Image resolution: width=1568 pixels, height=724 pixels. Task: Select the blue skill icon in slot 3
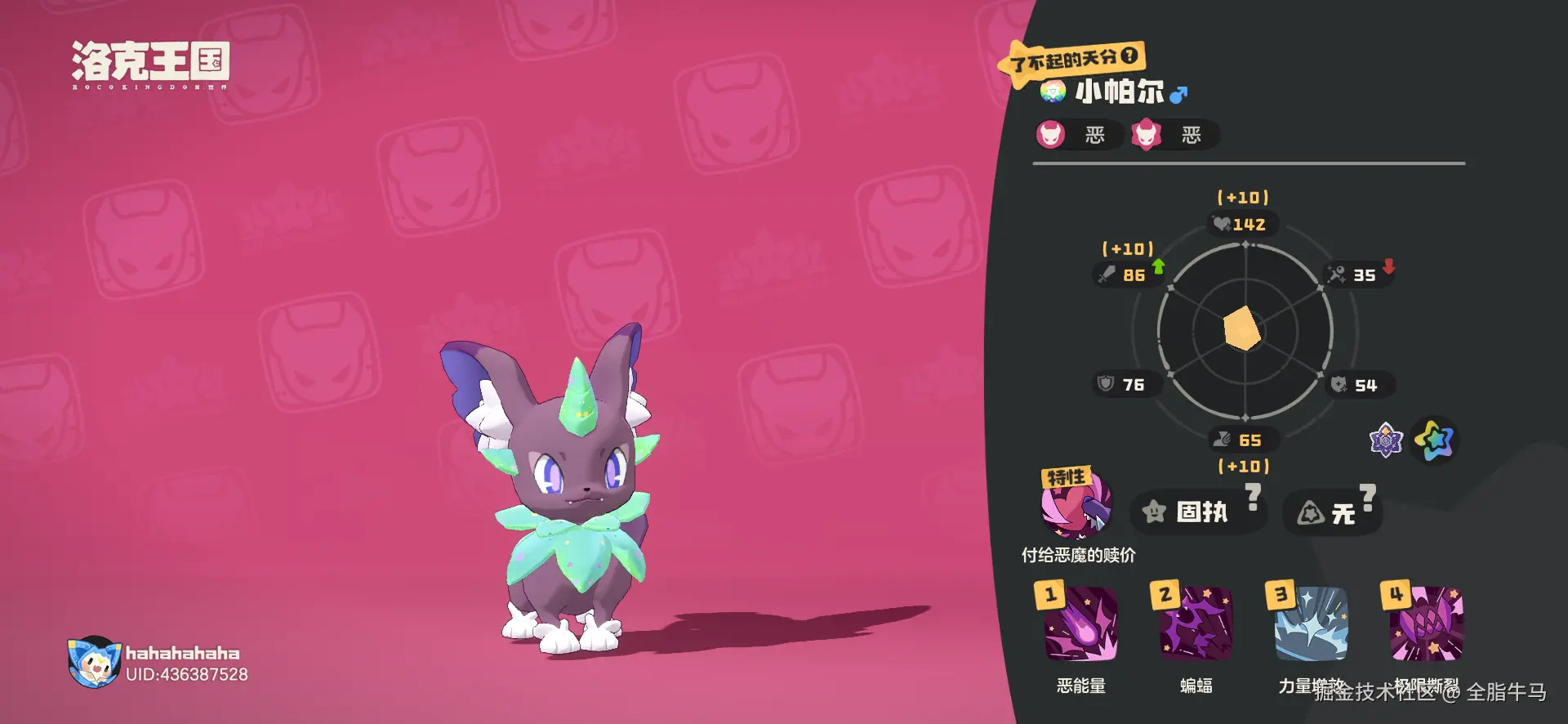[x=1311, y=623]
